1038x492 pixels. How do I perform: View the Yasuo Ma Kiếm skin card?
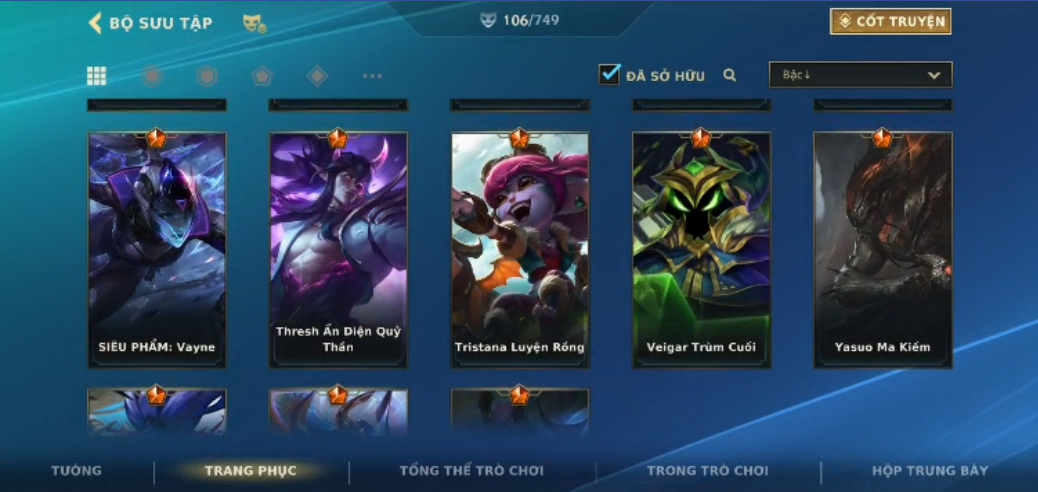(882, 250)
